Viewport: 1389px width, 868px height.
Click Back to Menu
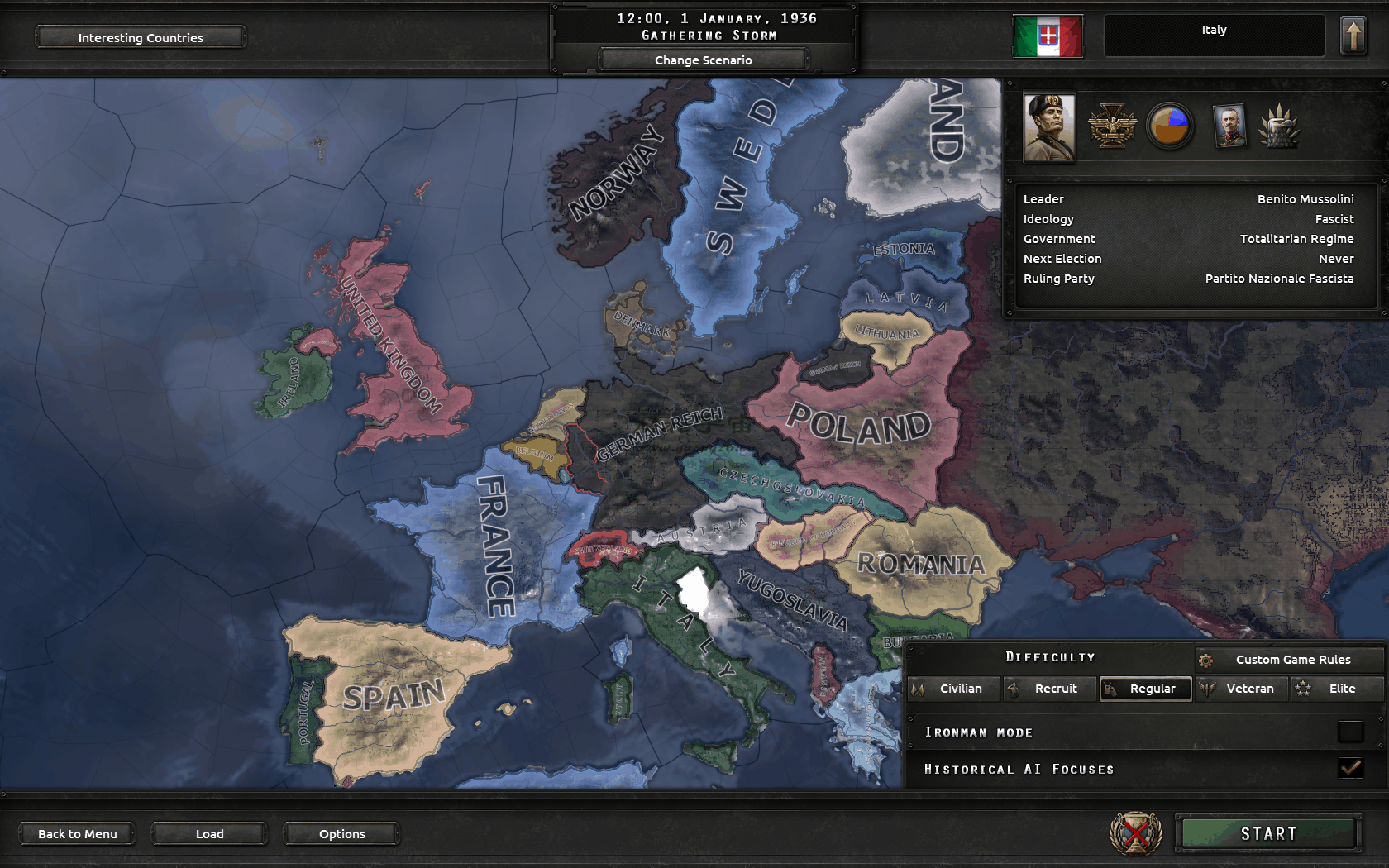(77, 834)
